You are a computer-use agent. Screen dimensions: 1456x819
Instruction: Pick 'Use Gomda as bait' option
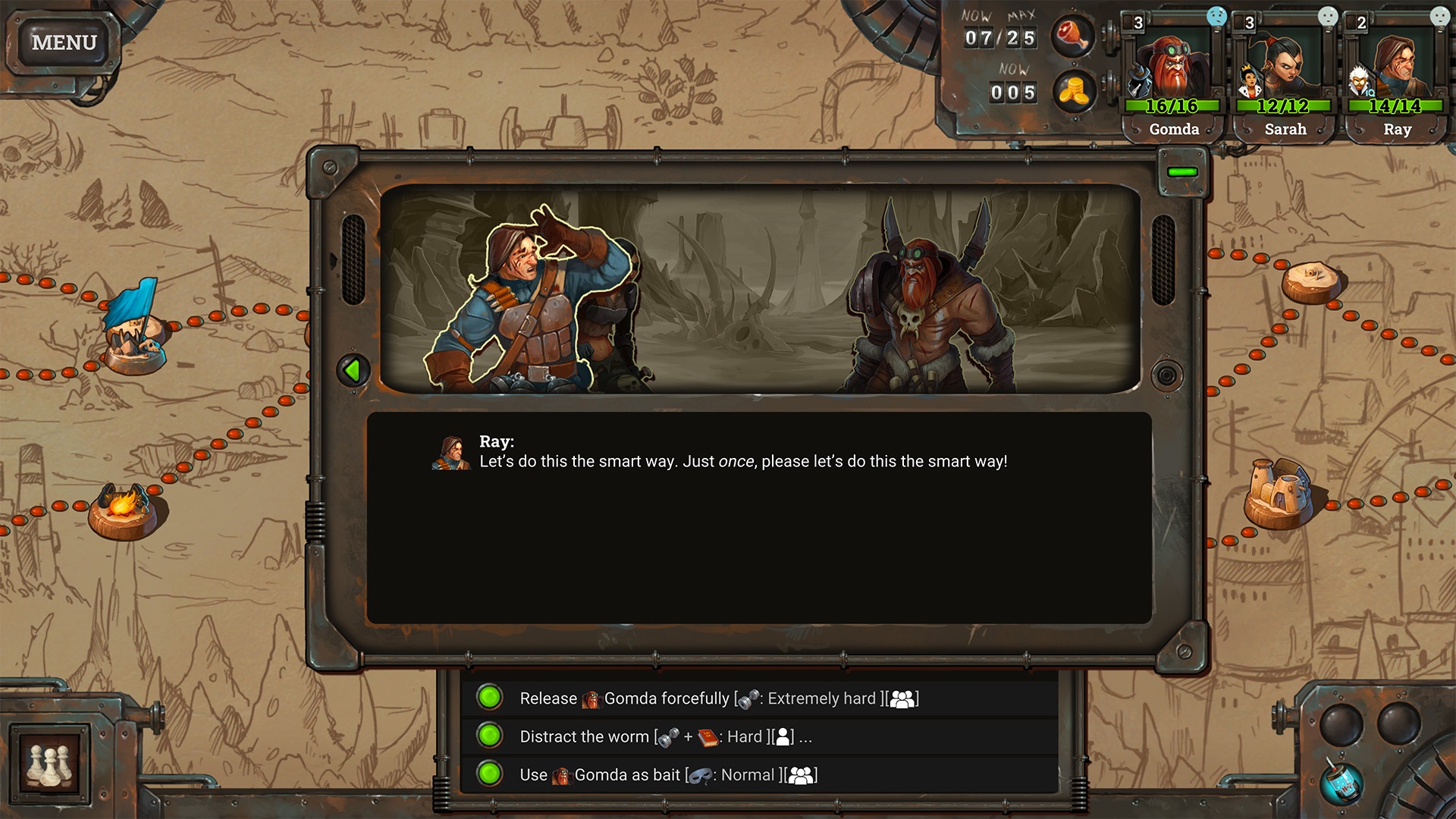point(667,775)
